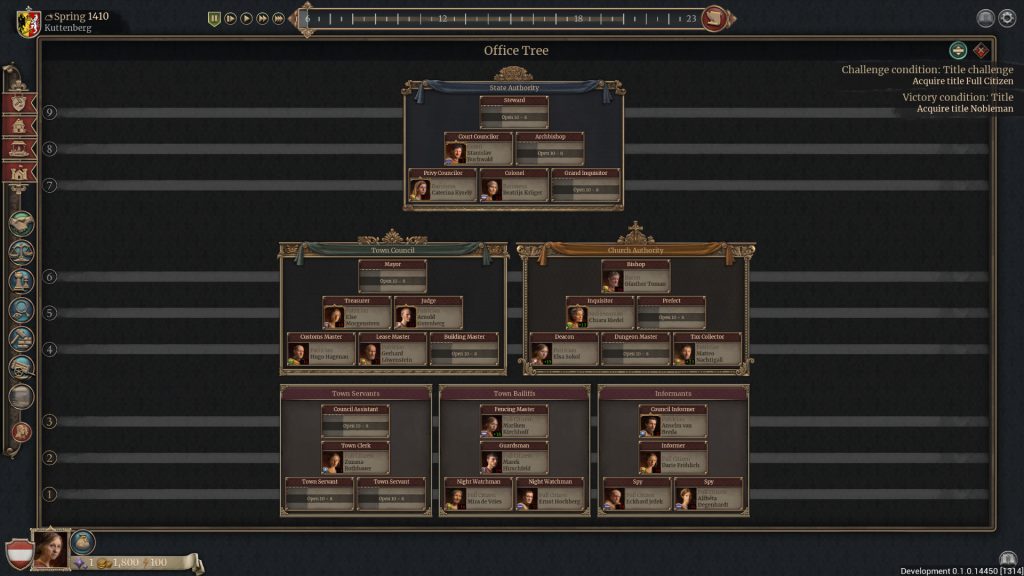Select the Tax Collector office
The height and width of the screenshot is (576, 1024).
(707, 349)
